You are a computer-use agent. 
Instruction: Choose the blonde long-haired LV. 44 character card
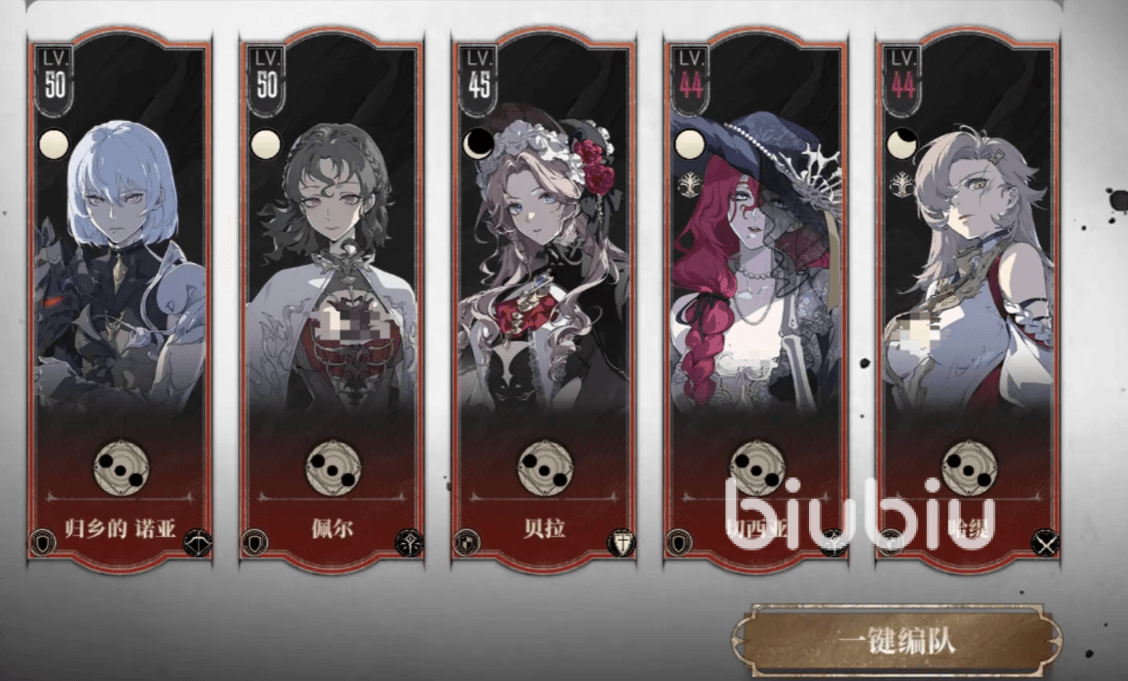pyautogui.click(x=967, y=300)
